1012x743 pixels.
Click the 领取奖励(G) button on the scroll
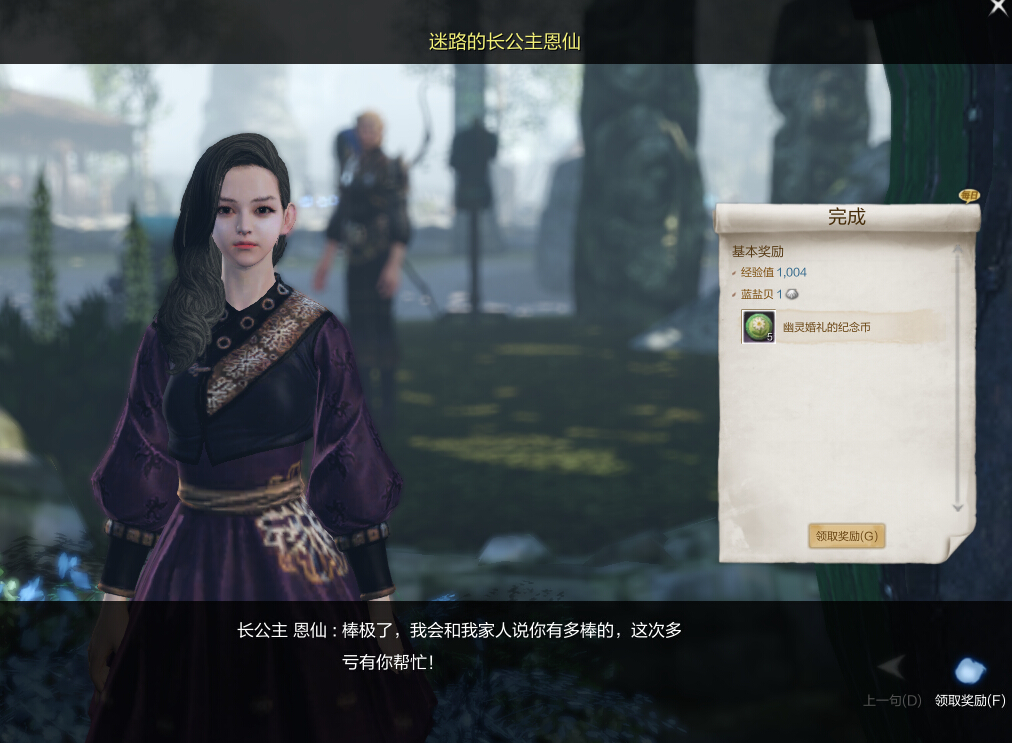coord(846,536)
